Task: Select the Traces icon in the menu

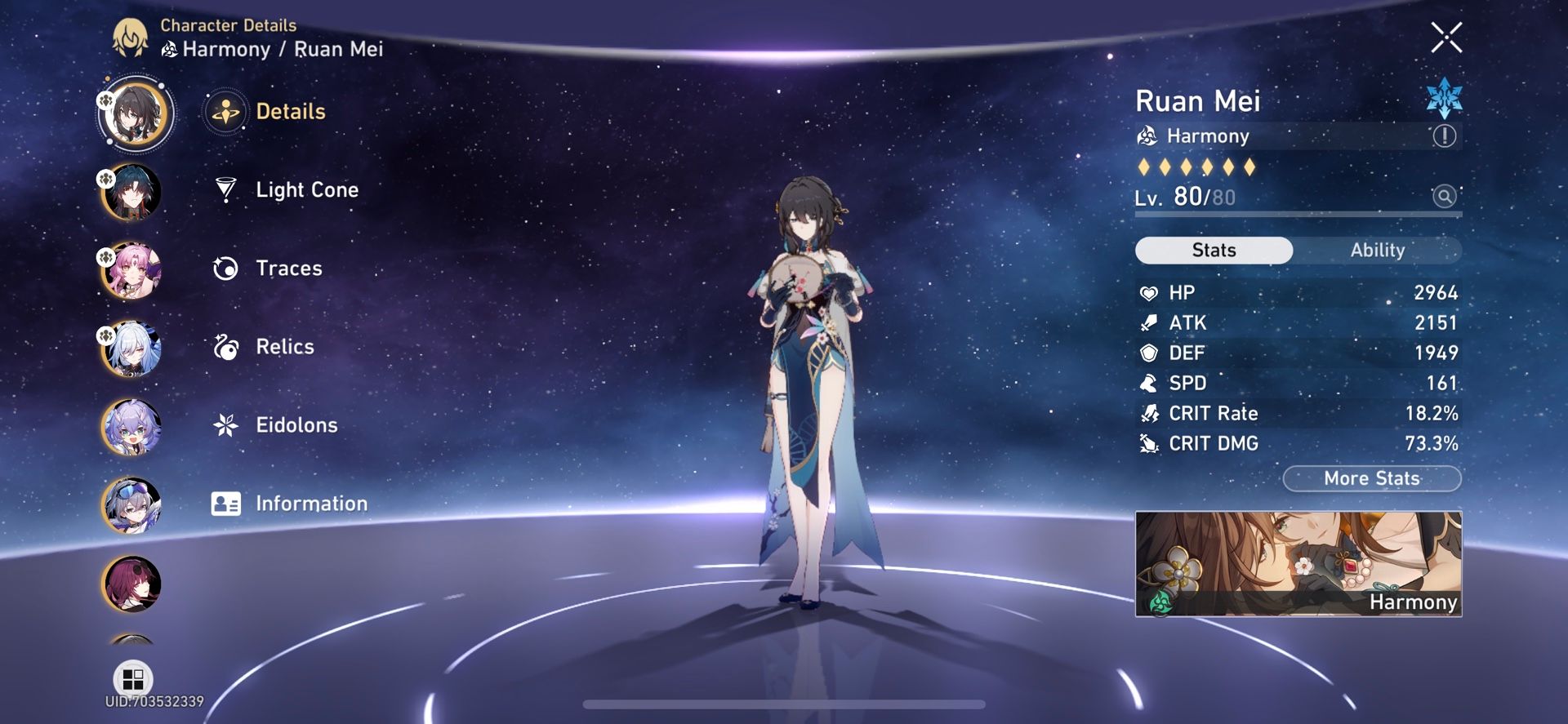Action: click(225, 268)
